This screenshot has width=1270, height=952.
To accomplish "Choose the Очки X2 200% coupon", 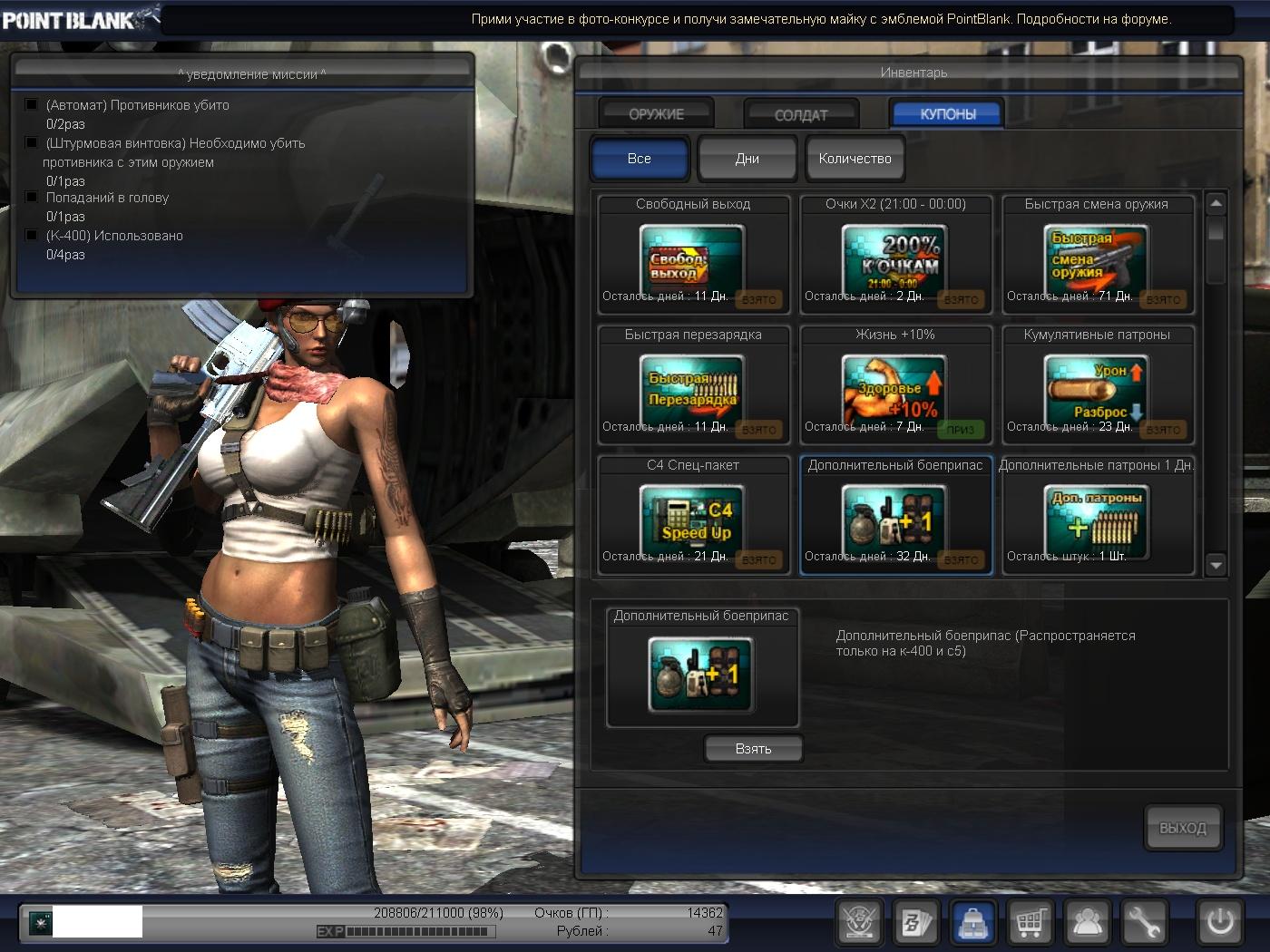I will [x=894, y=257].
